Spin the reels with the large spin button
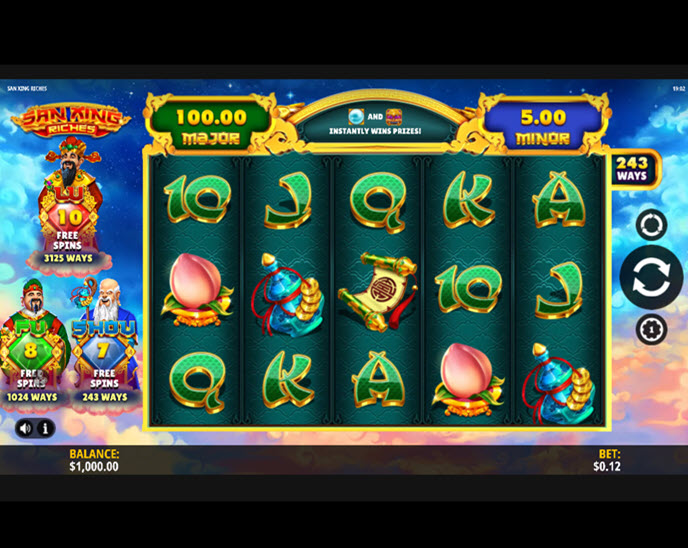 (x=650, y=277)
